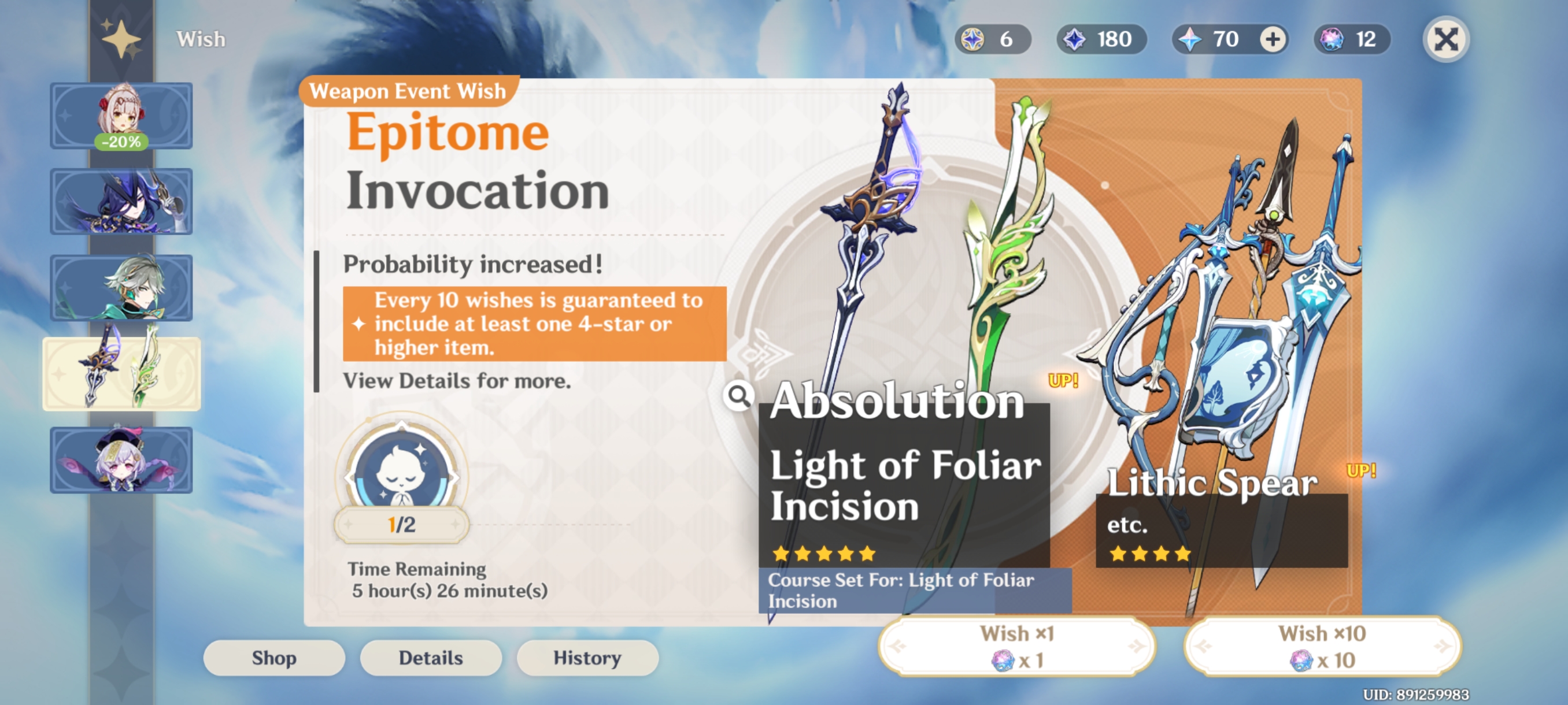This screenshot has width=1568, height=705.
Task: Inspect the Intertwined Fate count
Action: pyautogui.click(x=1350, y=39)
